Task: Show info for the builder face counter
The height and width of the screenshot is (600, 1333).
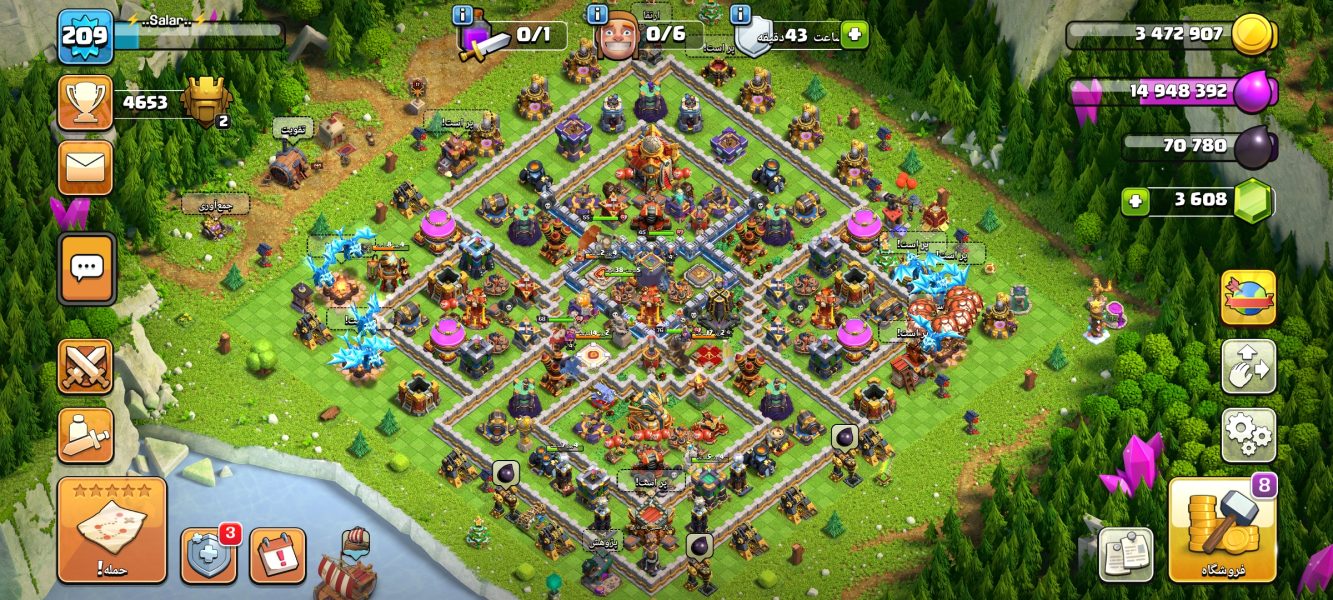Action: point(598,15)
